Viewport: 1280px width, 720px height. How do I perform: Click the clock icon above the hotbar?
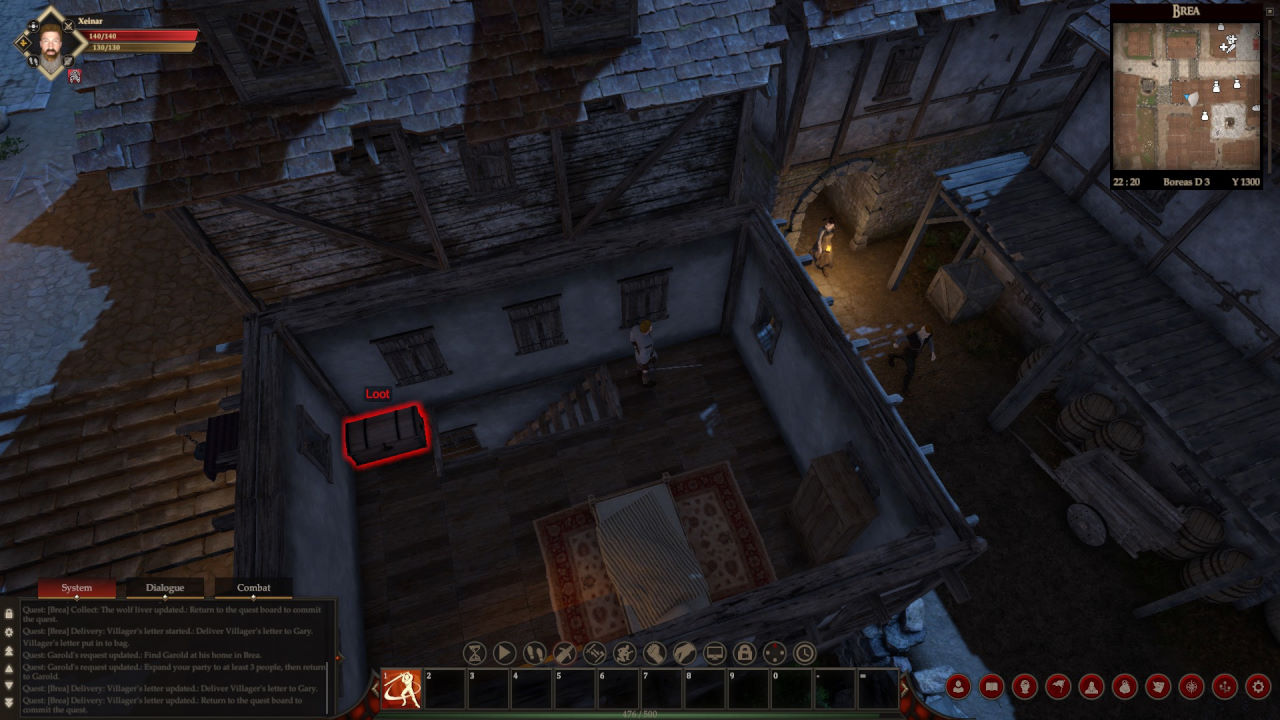[805, 654]
